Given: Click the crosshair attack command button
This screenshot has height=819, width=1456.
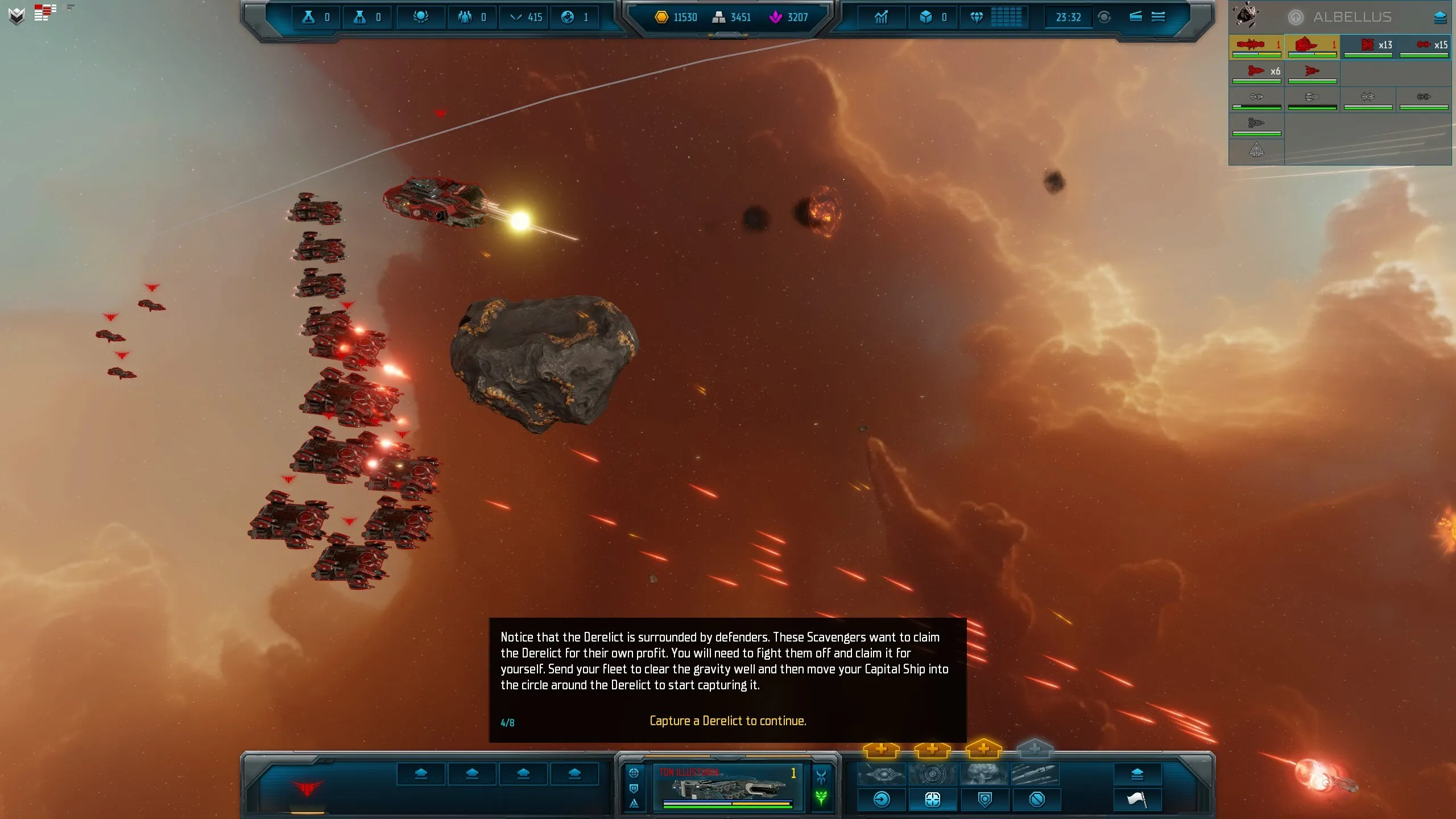Looking at the screenshot, I should click(x=933, y=800).
